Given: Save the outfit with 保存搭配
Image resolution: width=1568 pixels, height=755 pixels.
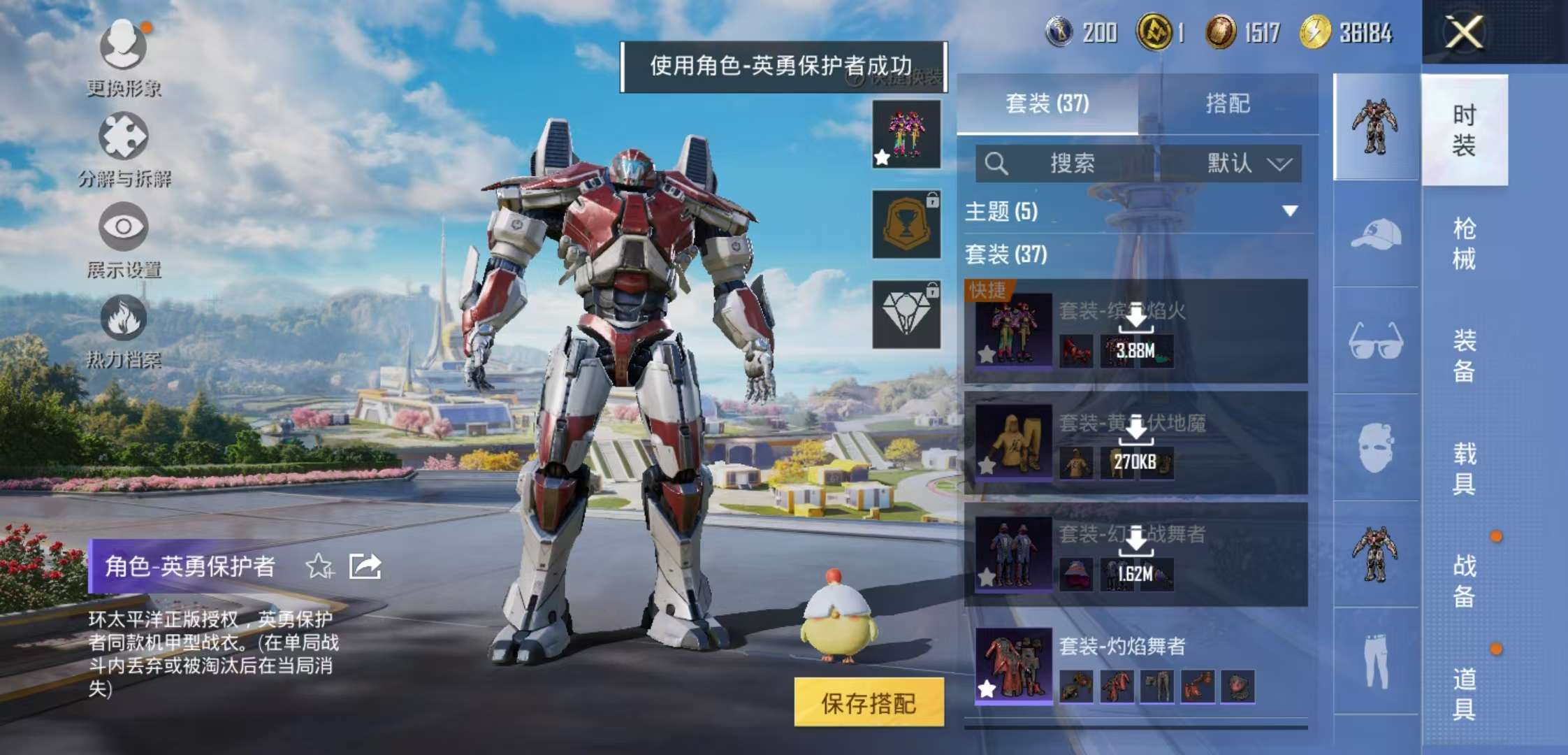Looking at the screenshot, I should tap(869, 703).
